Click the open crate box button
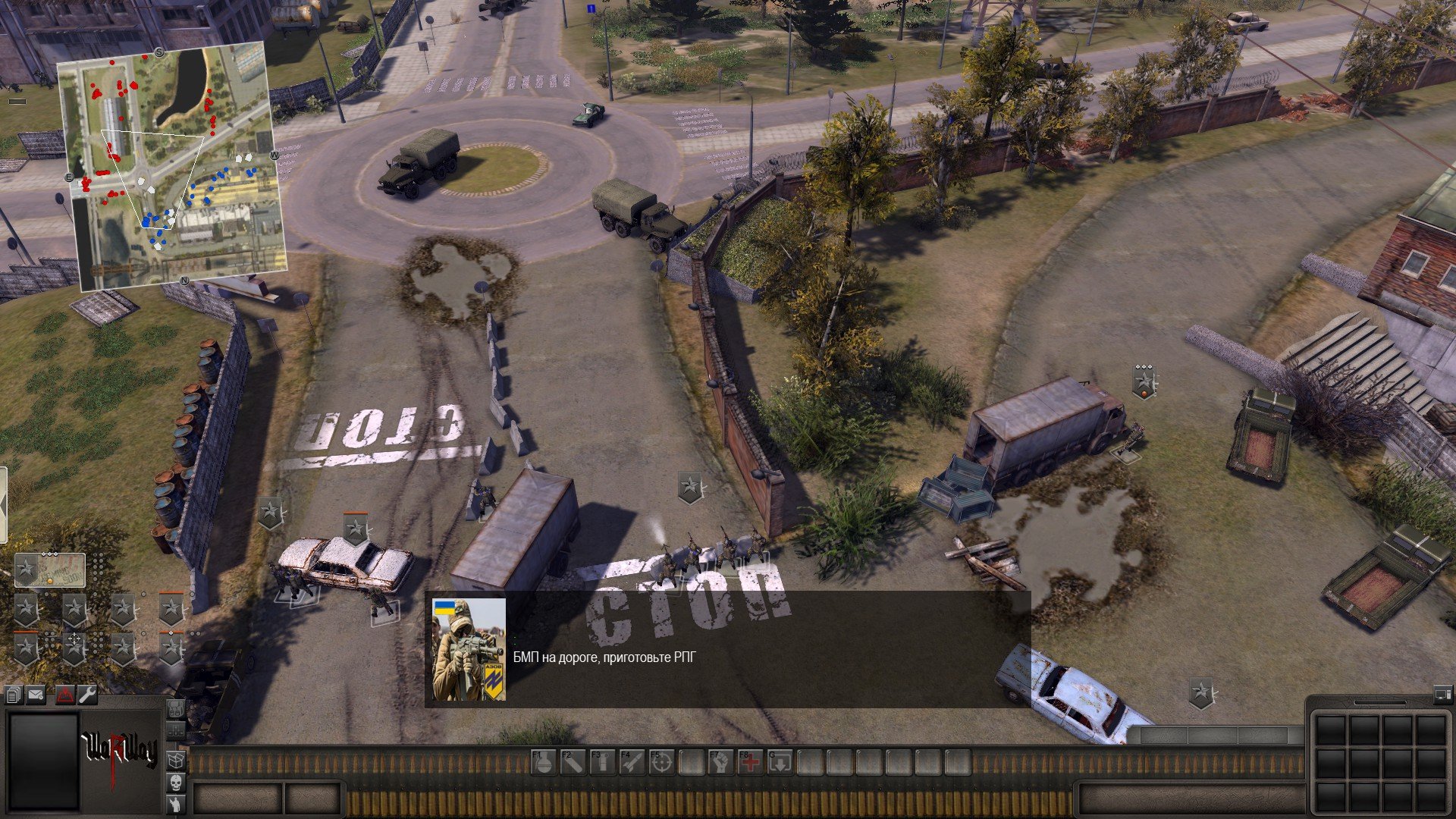Image resolution: width=1456 pixels, height=819 pixels. pos(175,760)
